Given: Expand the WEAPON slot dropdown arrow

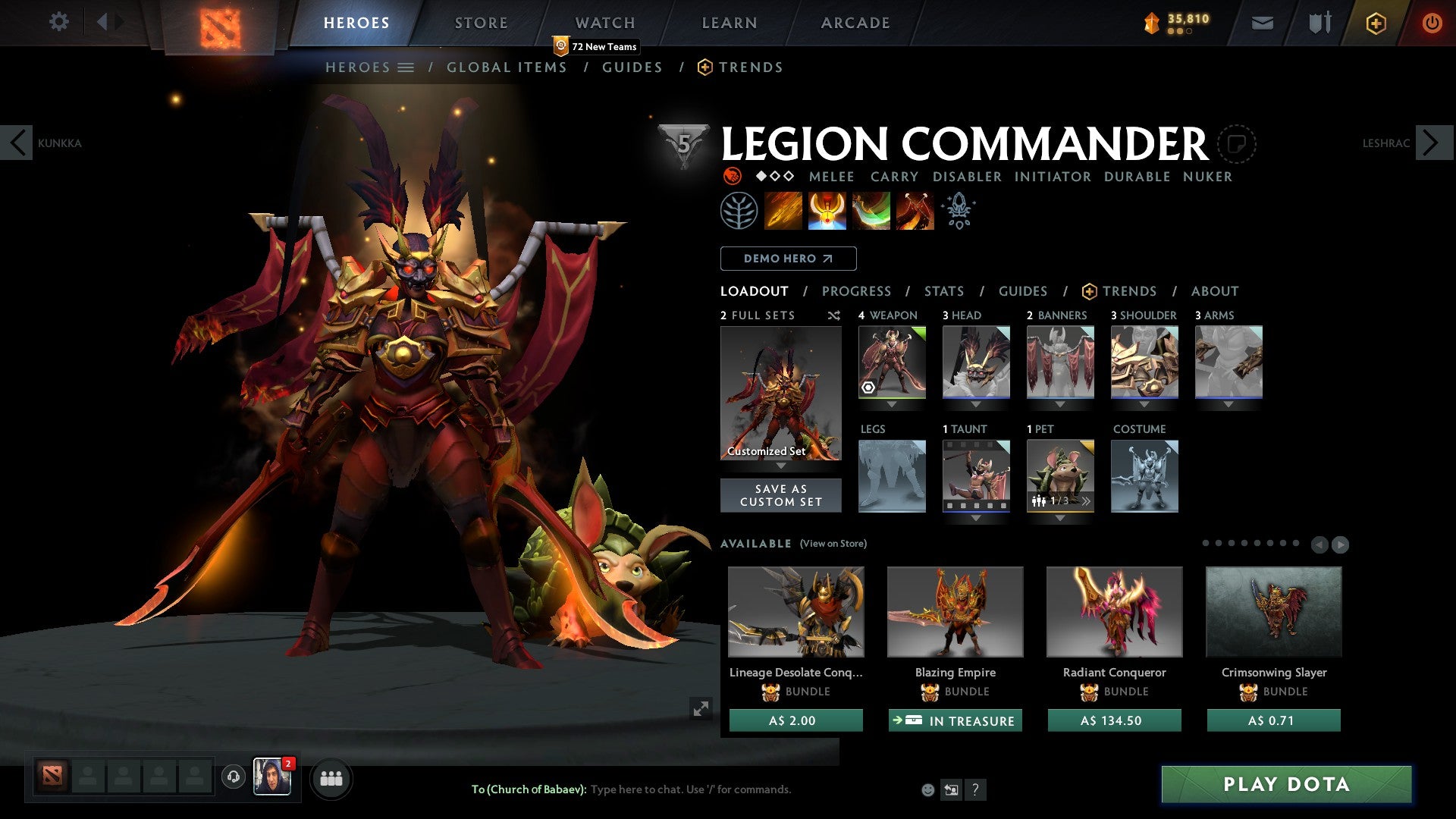Looking at the screenshot, I should 892,404.
